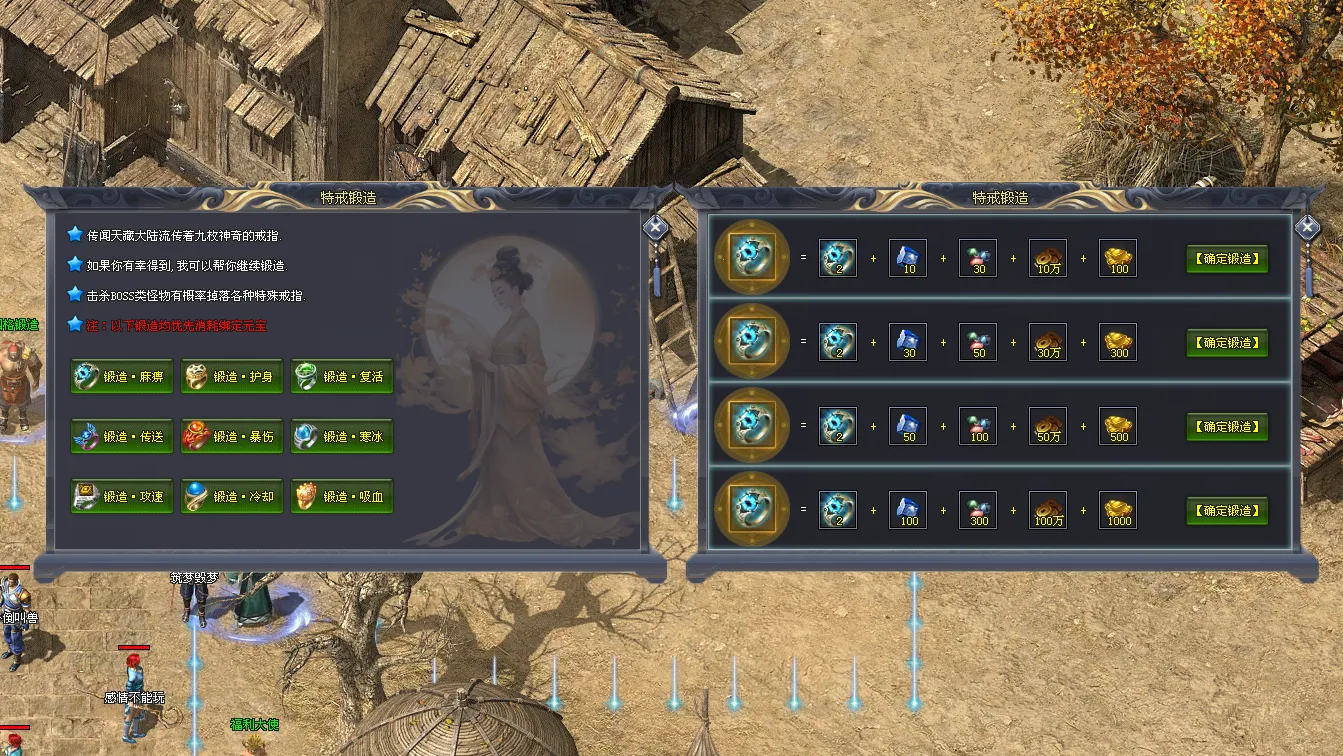Click 确定锻造 for the 500 gold ingot recipe
This screenshot has width=1343, height=756.
pyautogui.click(x=1227, y=427)
